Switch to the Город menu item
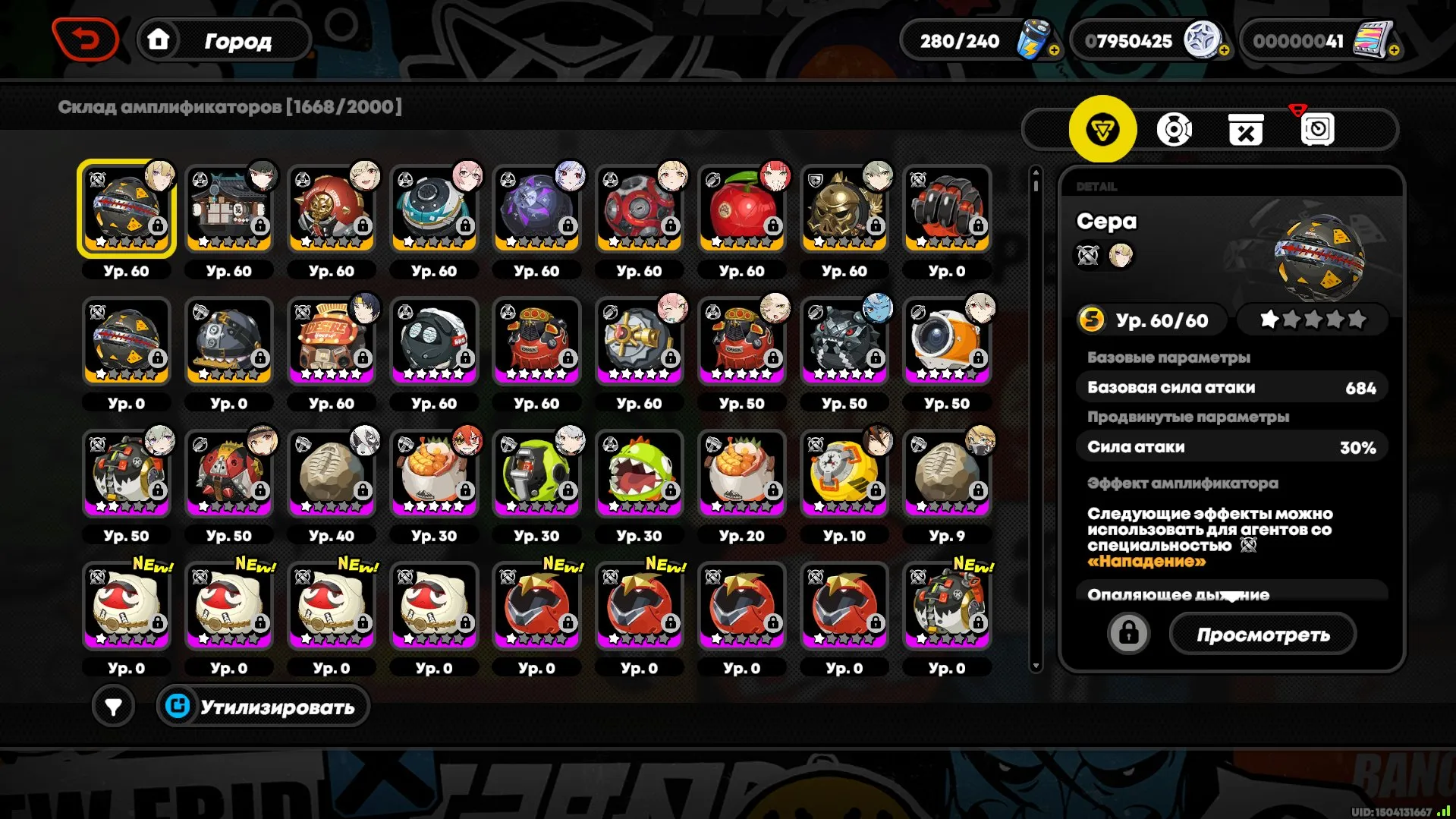This screenshot has height=819, width=1456. coord(237,41)
